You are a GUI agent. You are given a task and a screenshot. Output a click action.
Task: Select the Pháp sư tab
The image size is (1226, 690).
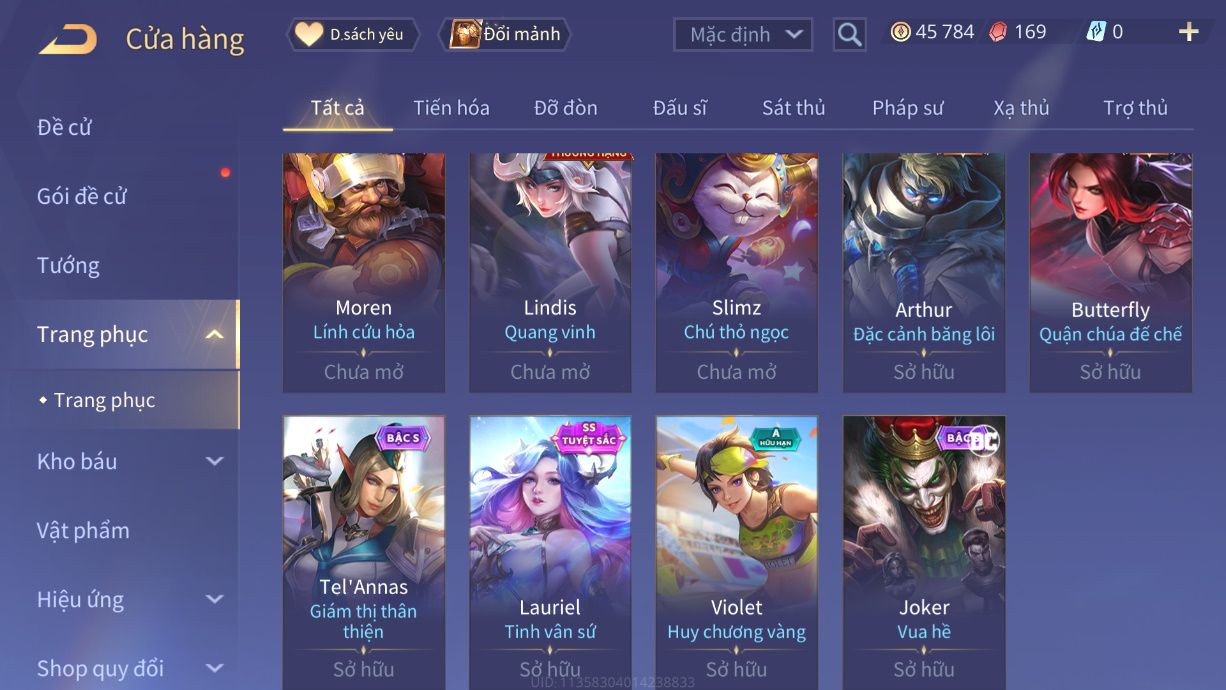tap(907, 108)
